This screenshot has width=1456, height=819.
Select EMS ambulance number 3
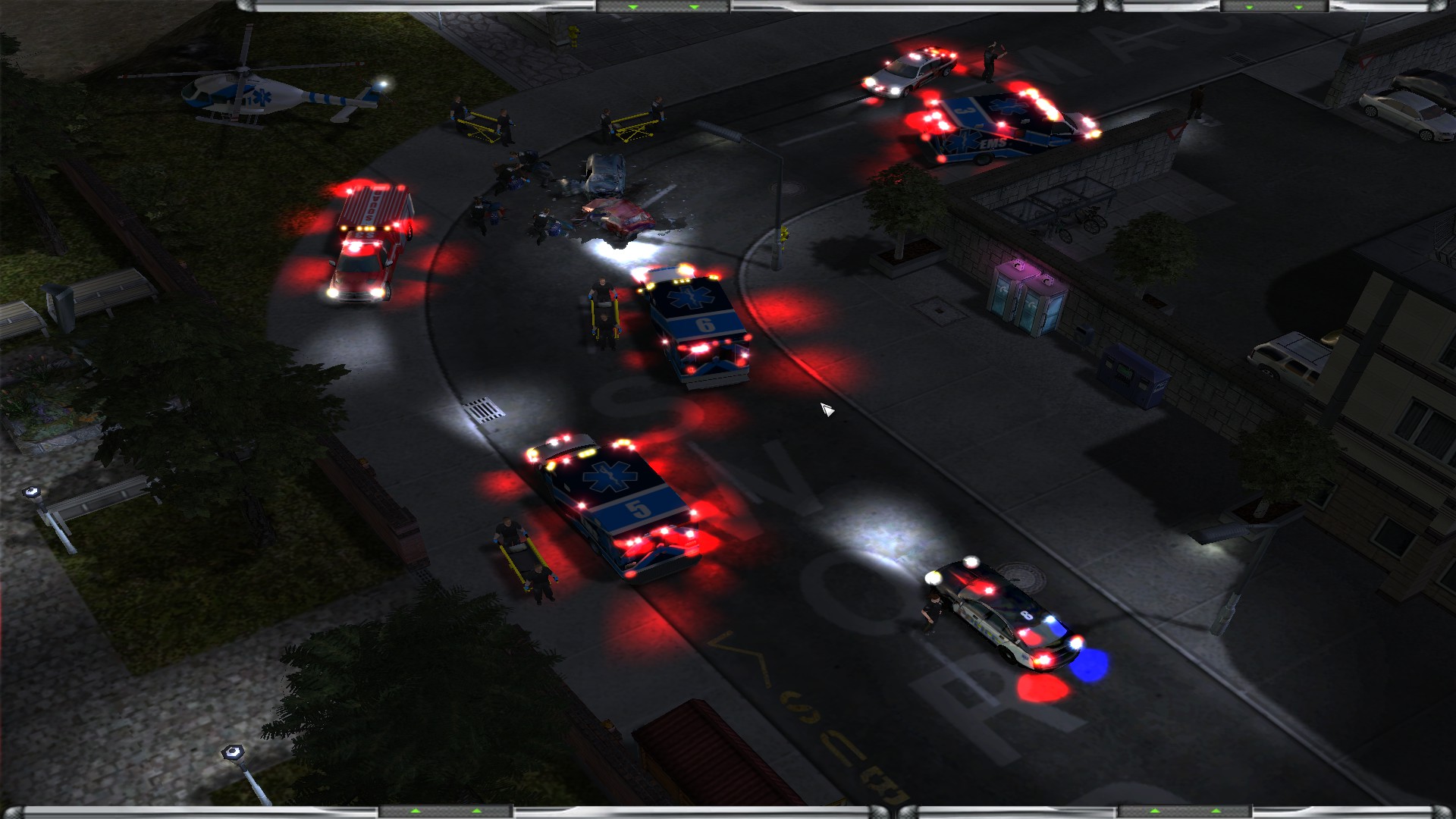(x=993, y=125)
